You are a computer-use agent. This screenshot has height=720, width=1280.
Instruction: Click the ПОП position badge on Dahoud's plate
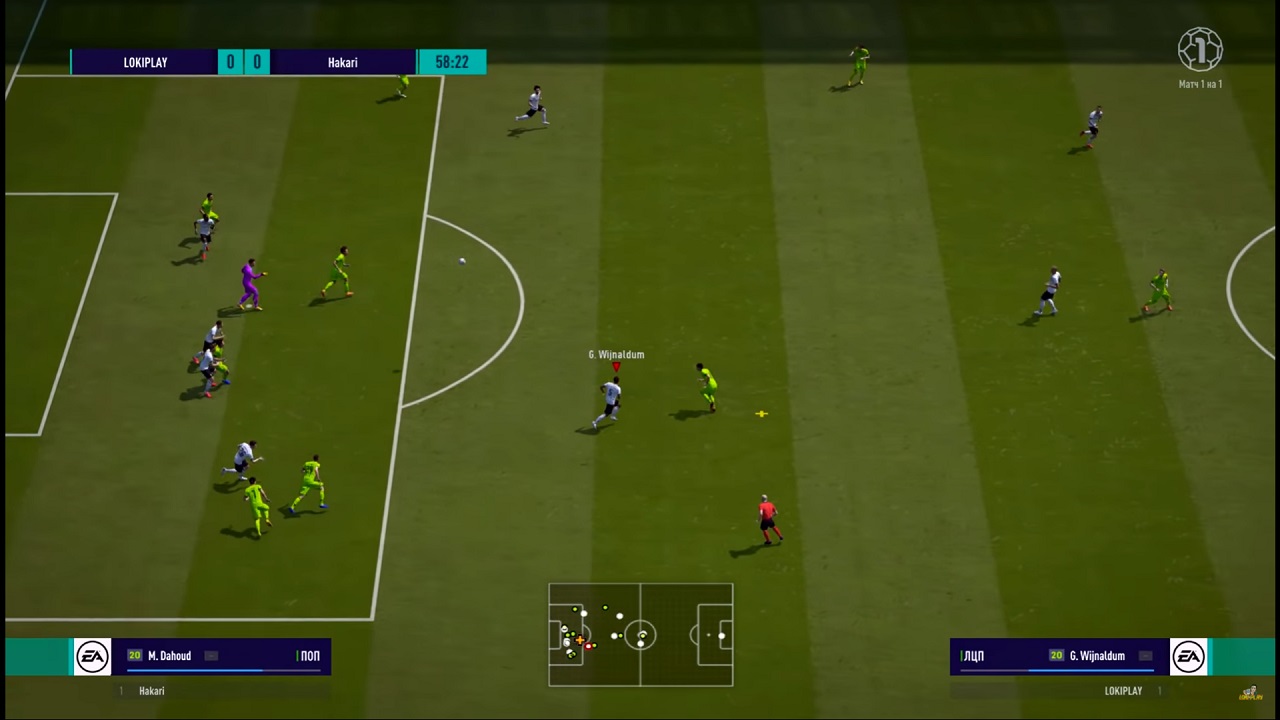pyautogui.click(x=310, y=655)
